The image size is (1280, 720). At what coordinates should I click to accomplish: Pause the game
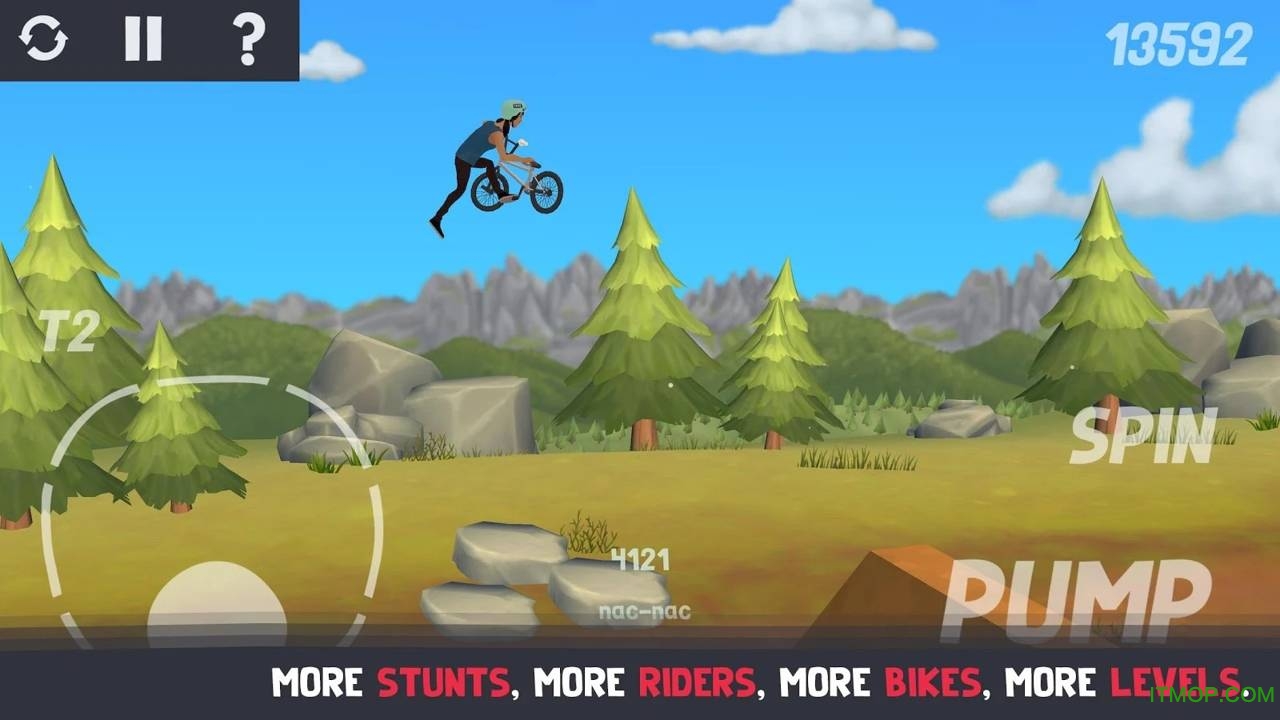coord(143,40)
